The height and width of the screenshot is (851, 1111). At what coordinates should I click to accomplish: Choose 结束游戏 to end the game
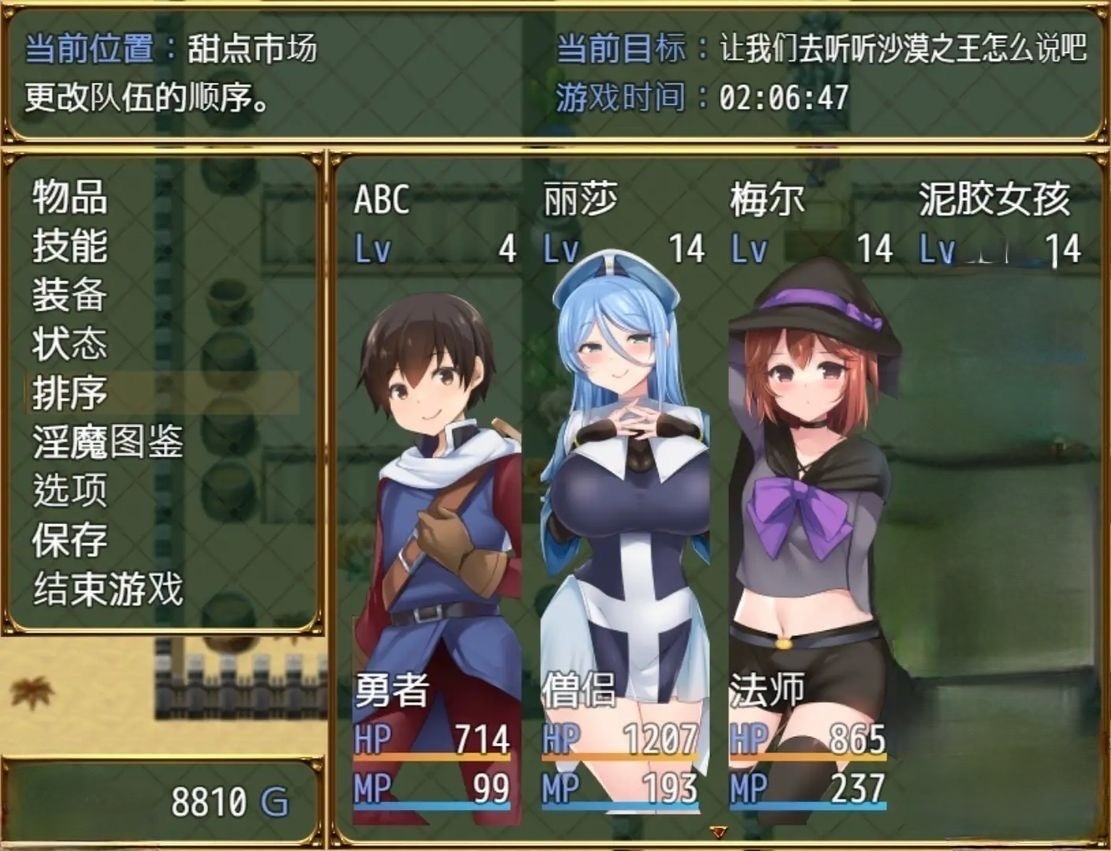point(108,589)
